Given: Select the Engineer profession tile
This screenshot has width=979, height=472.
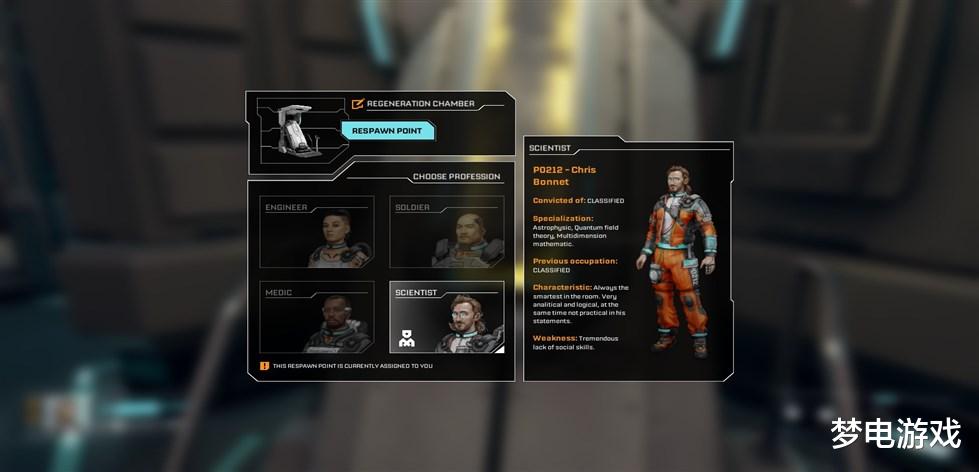Looking at the screenshot, I should (x=317, y=232).
